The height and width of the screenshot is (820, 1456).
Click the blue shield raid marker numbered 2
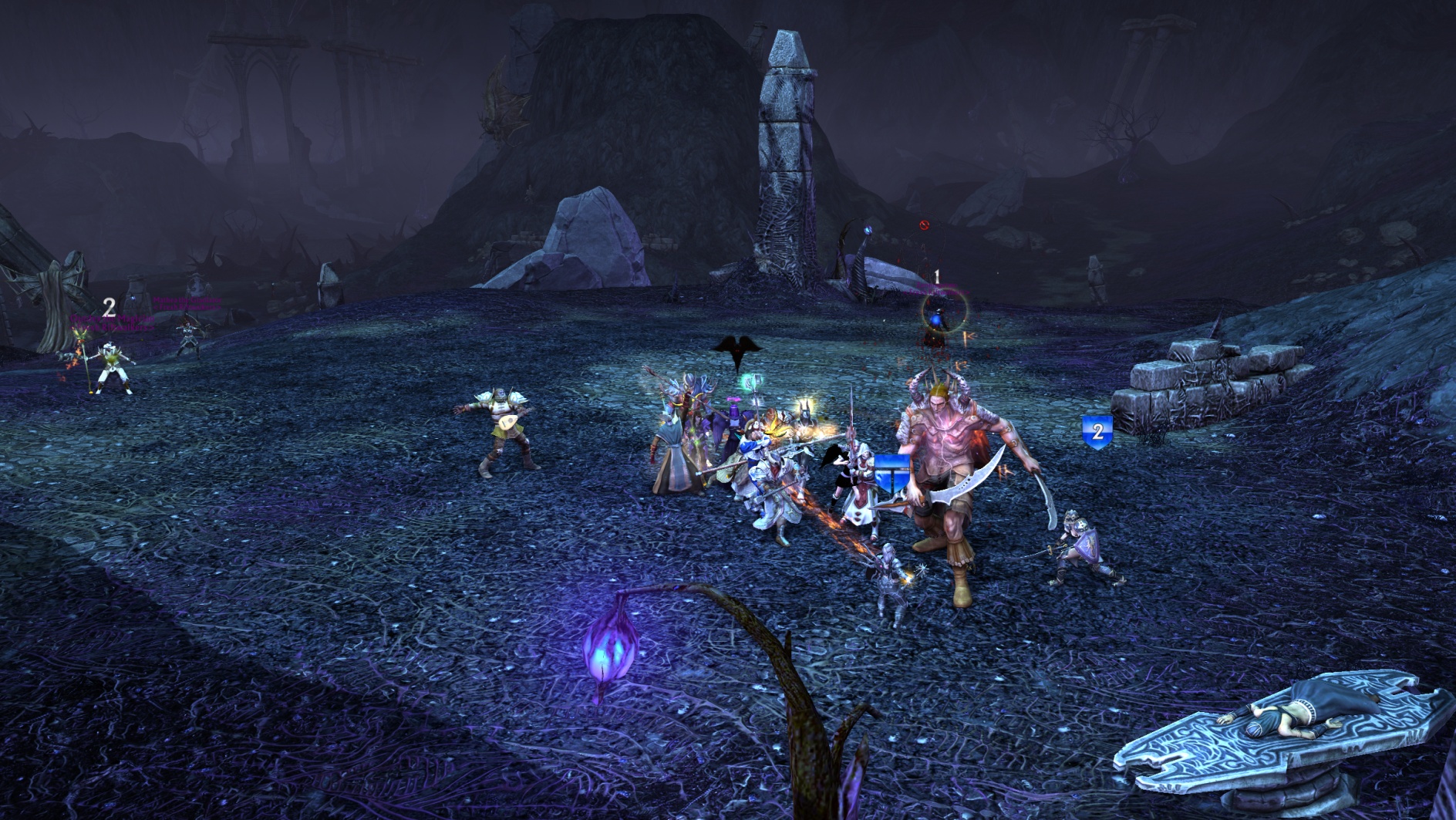coord(1097,431)
